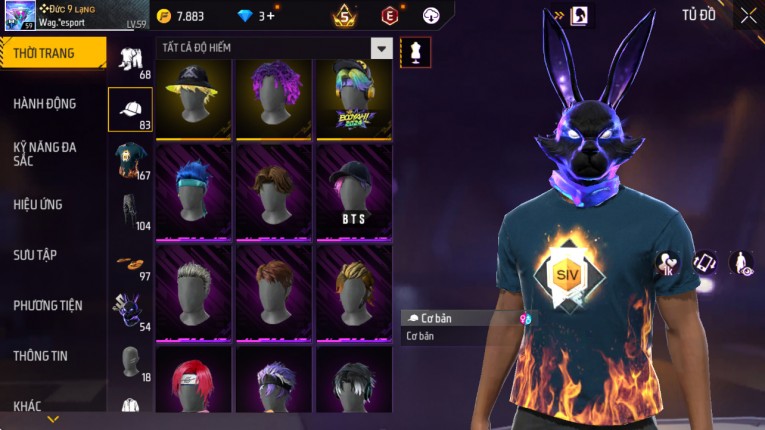
Task: Select the BTS cap headwear item
Action: (353, 192)
